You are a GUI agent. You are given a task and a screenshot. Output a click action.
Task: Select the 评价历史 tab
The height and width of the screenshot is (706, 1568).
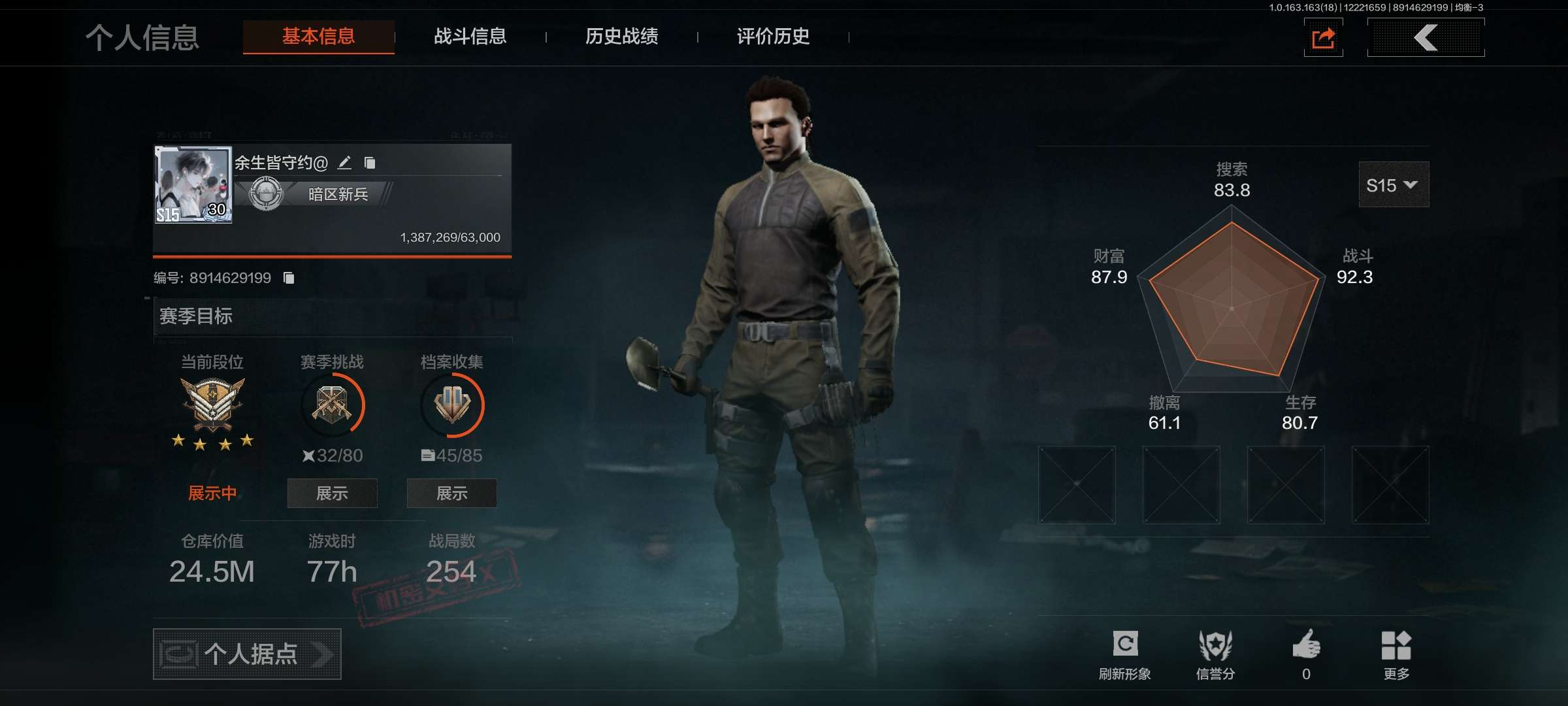pyautogui.click(x=773, y=37)
